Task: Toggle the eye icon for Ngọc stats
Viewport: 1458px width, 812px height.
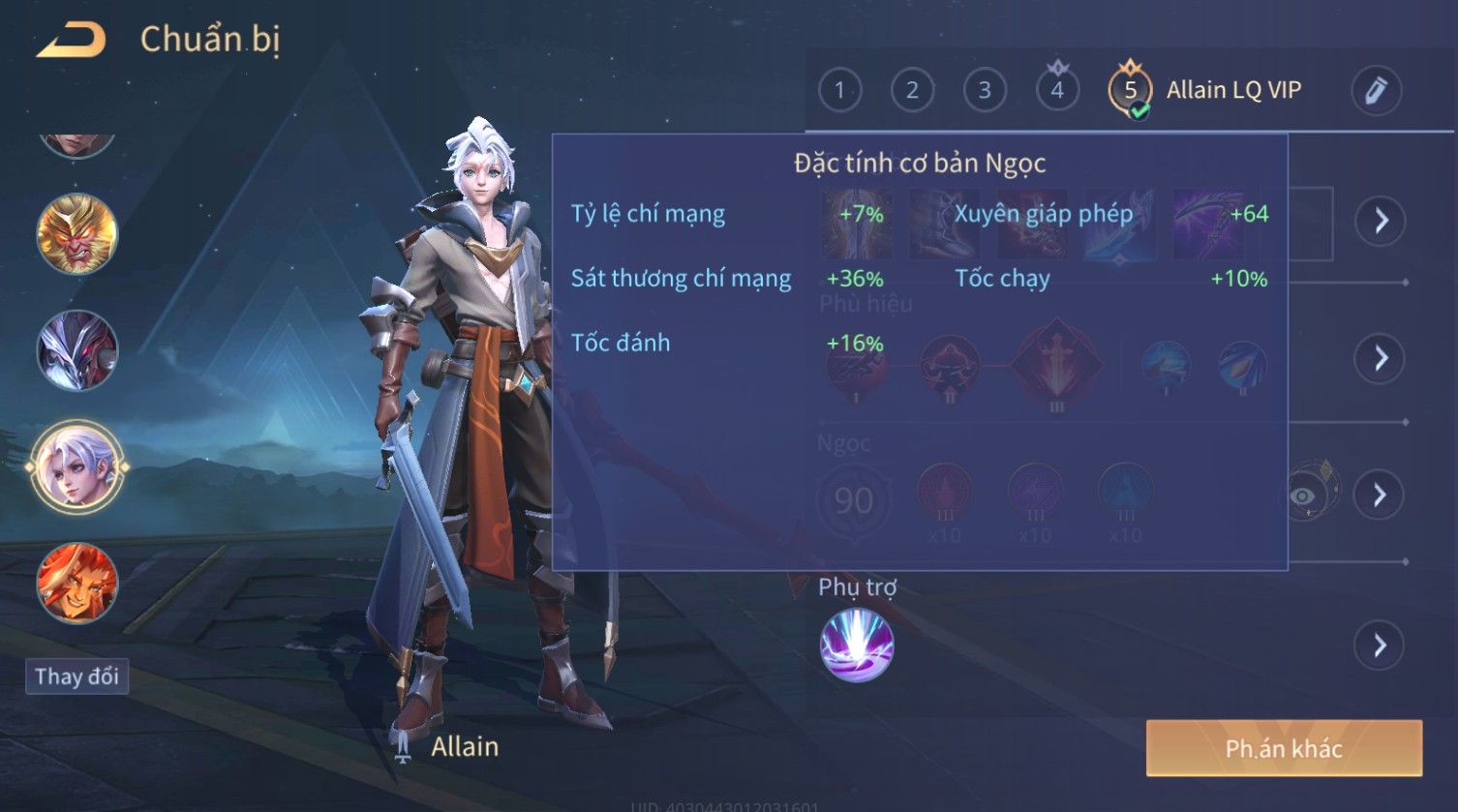Action: click(1304, 496)
